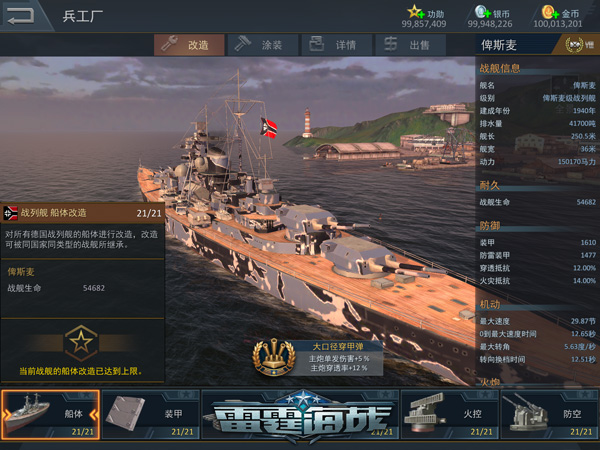
Task: Click the rank emblem beside 俾斯麦 name
Action: [x=574, y=45]
